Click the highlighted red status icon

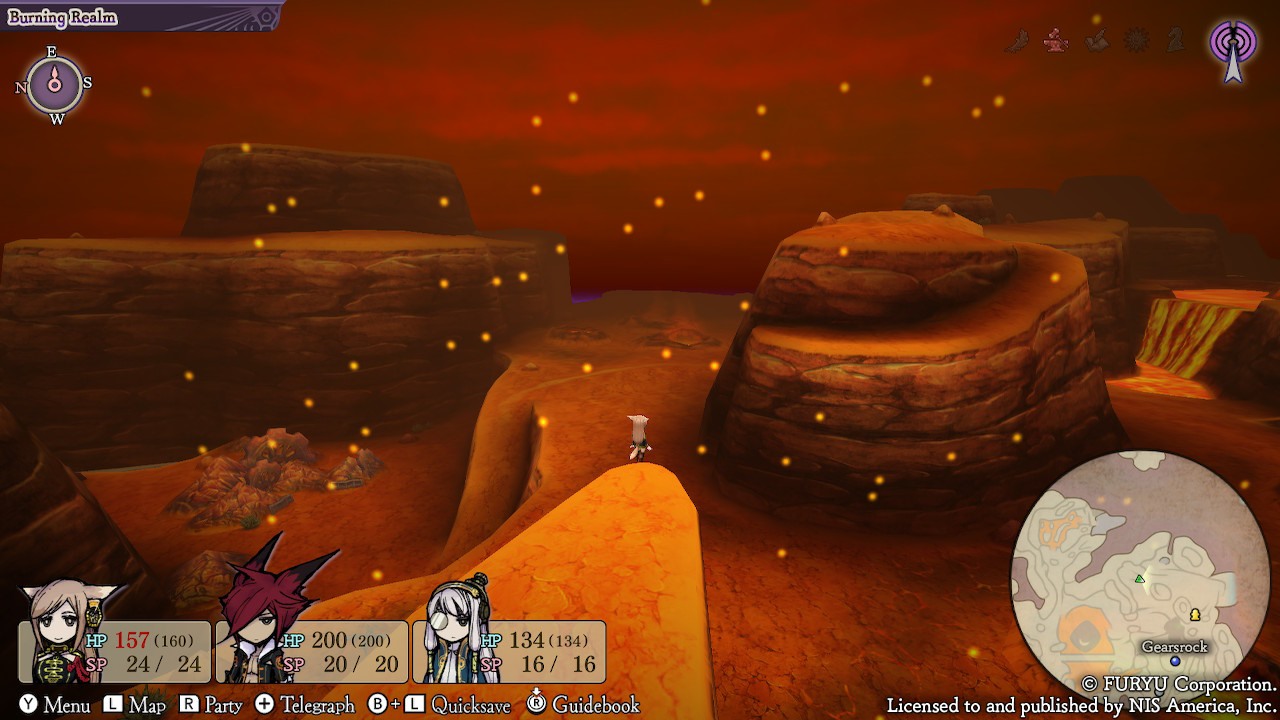click(1056, 41)
